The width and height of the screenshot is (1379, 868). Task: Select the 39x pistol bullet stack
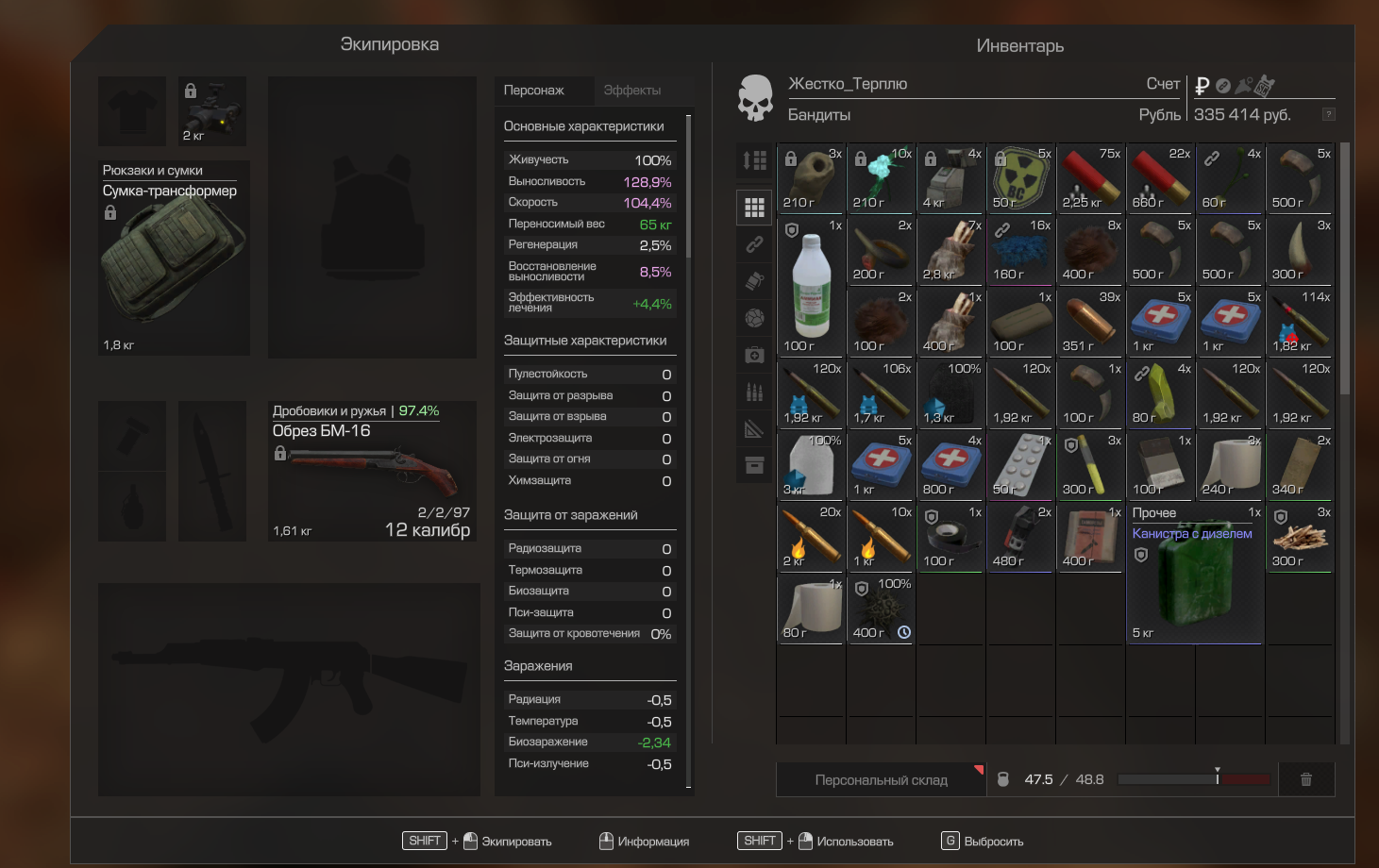1090,322
